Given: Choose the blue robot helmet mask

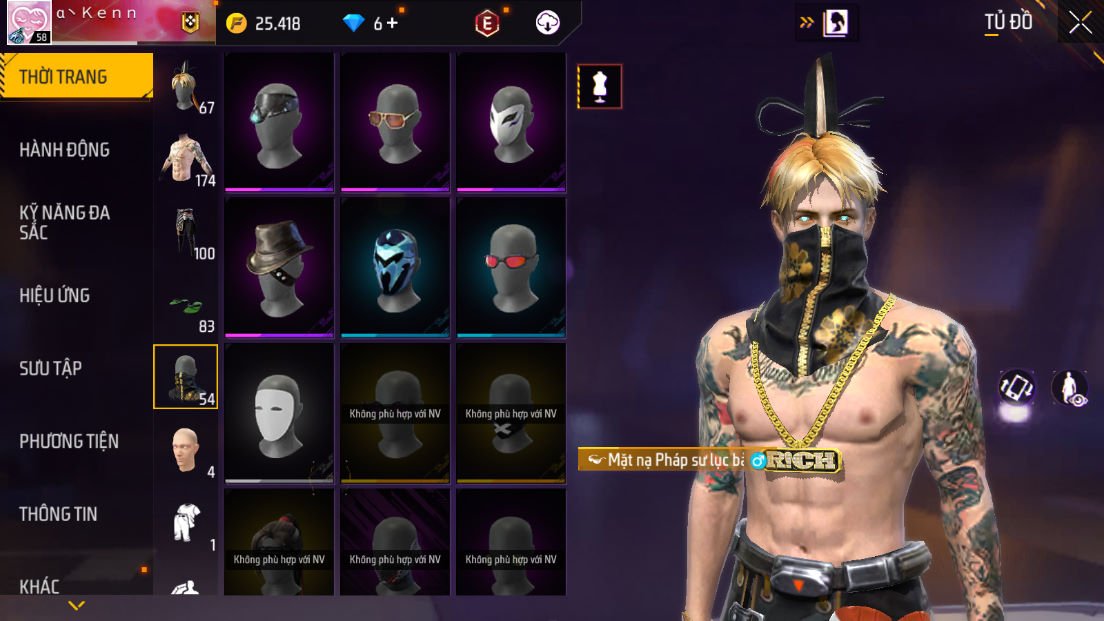Looking at the screenshot, I should [395, 266].
